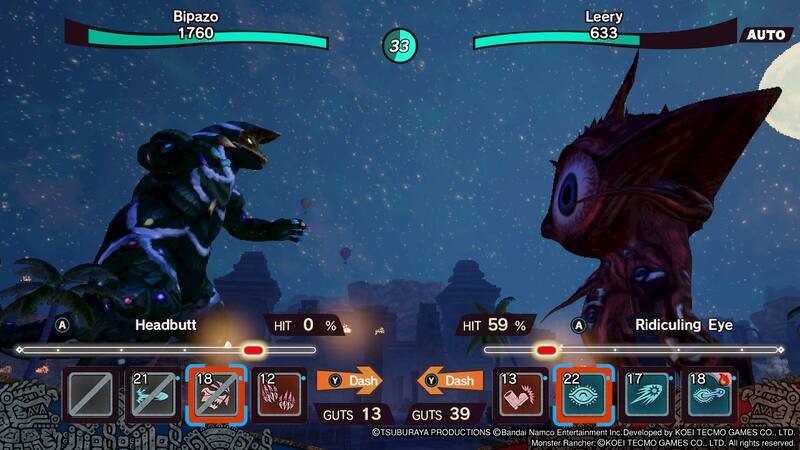Viewport: 800px width, 450px height.
Task: Select Bipazo's Headbutt skill costing 18 guts
Action: click(x=215, y=394)
